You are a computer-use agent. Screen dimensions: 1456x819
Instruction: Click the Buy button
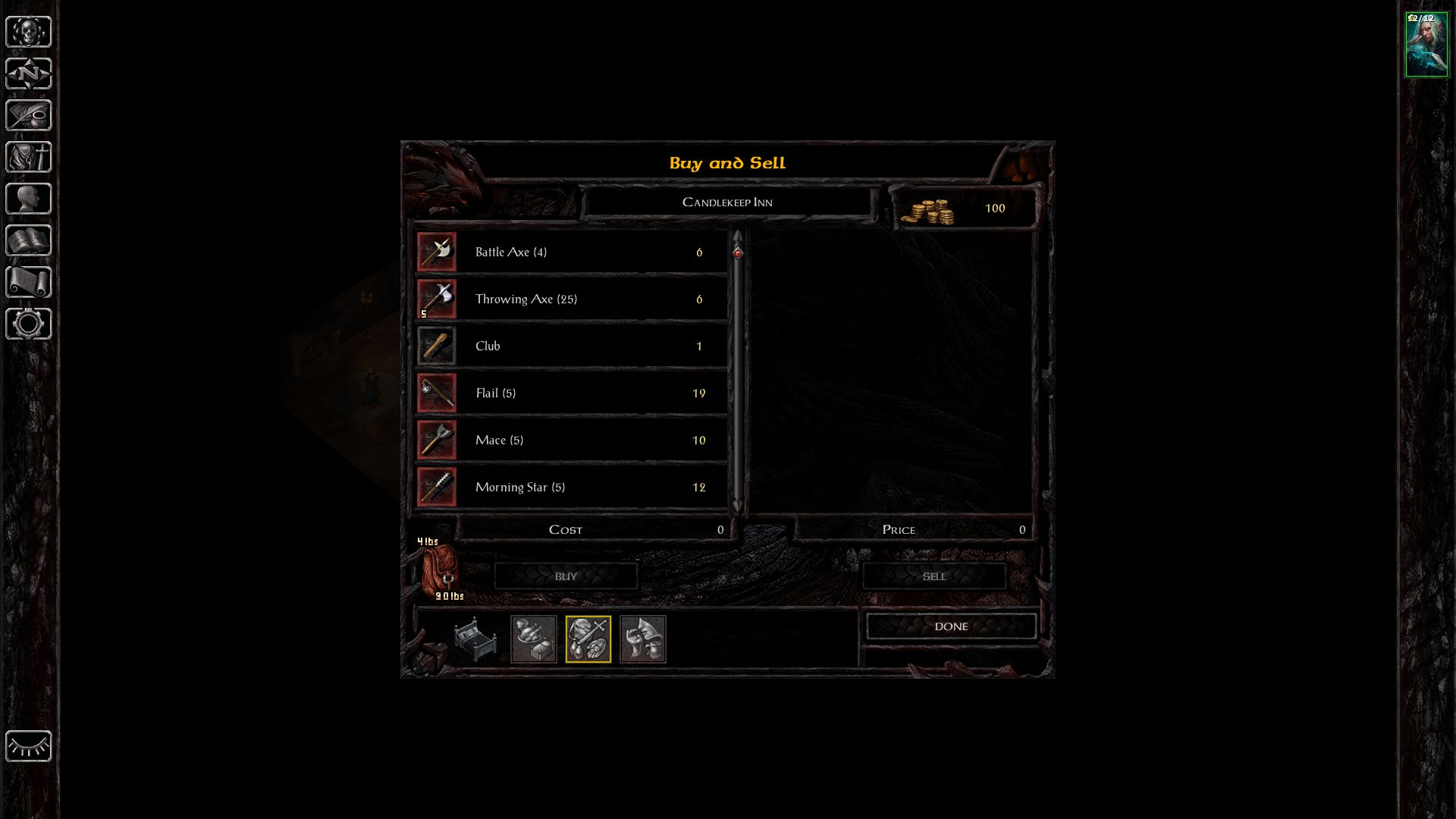click(566, 577)
